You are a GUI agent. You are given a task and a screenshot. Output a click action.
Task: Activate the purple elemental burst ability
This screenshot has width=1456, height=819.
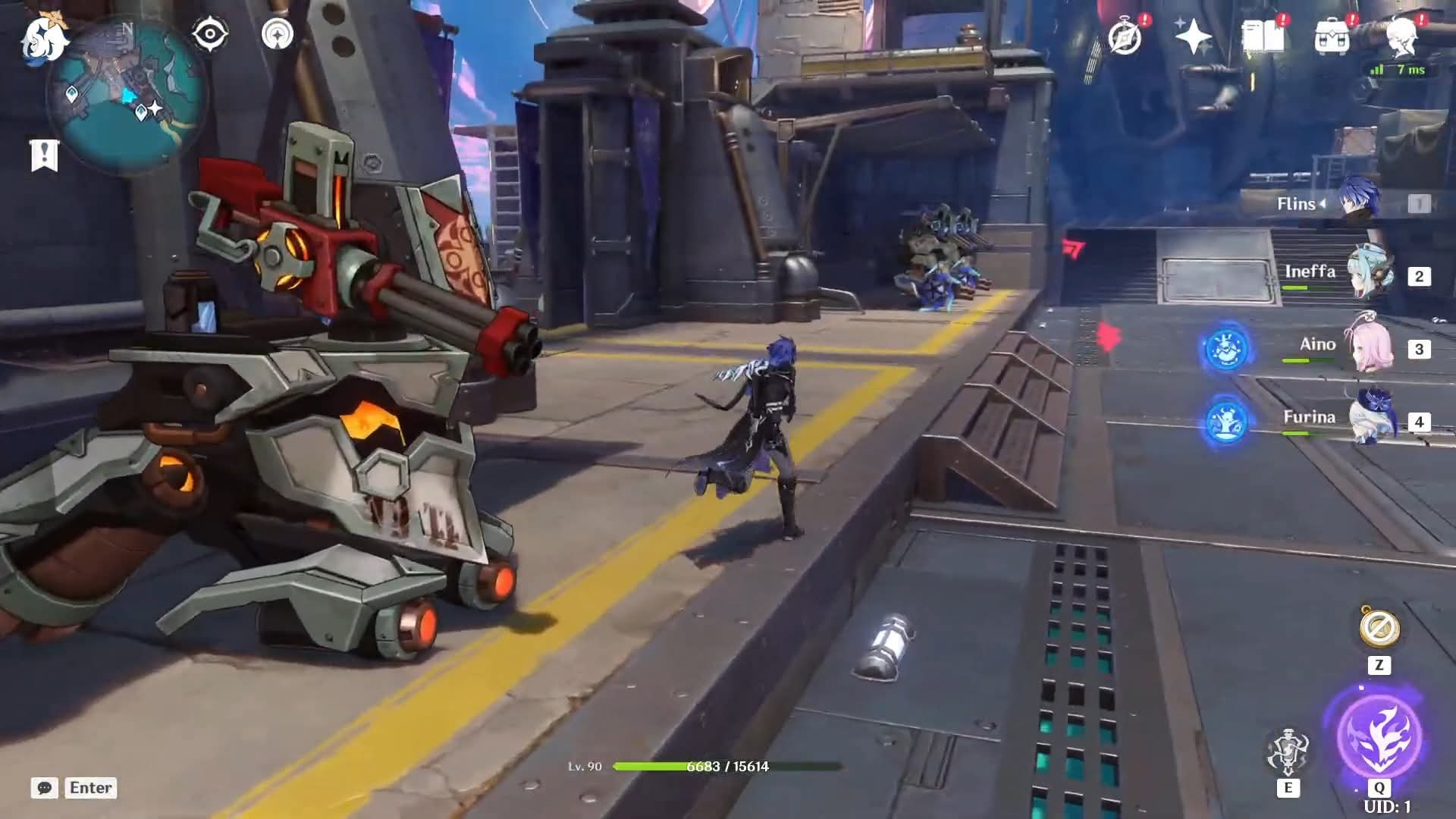tap(1379, 734)
